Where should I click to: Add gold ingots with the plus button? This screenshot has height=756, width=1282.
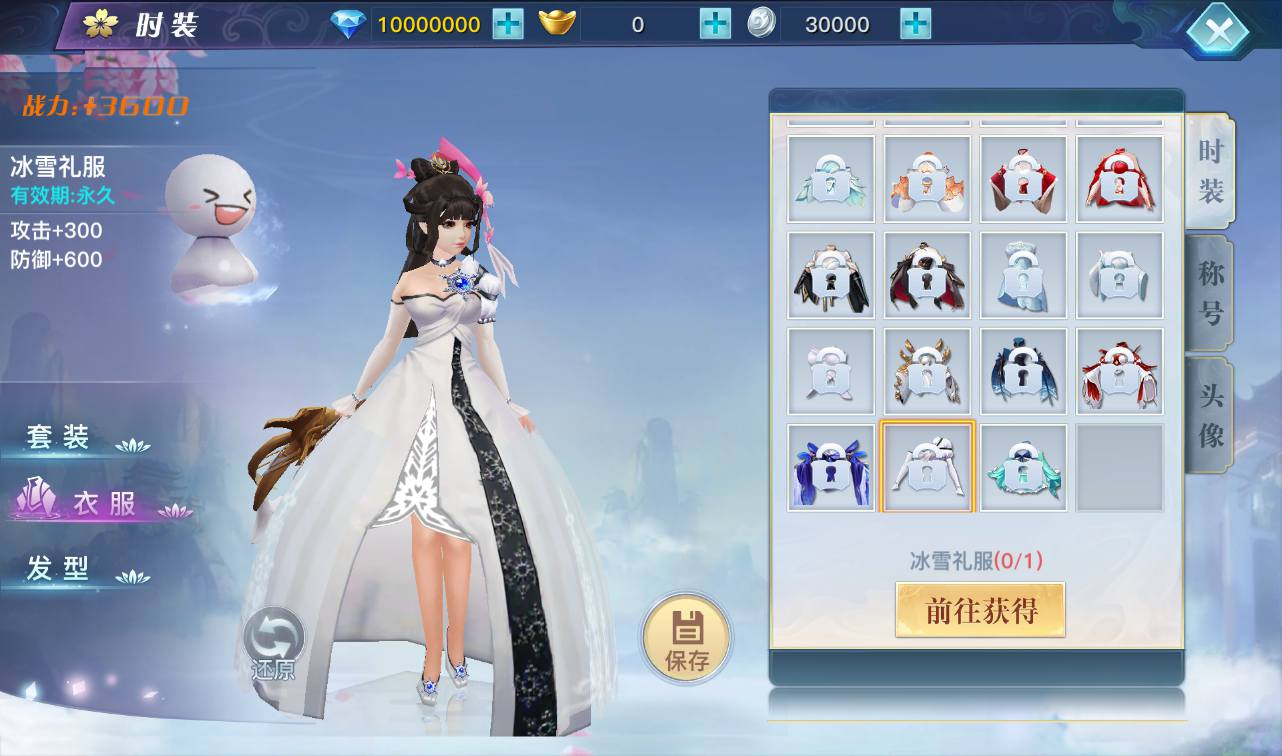click(715, 24)
